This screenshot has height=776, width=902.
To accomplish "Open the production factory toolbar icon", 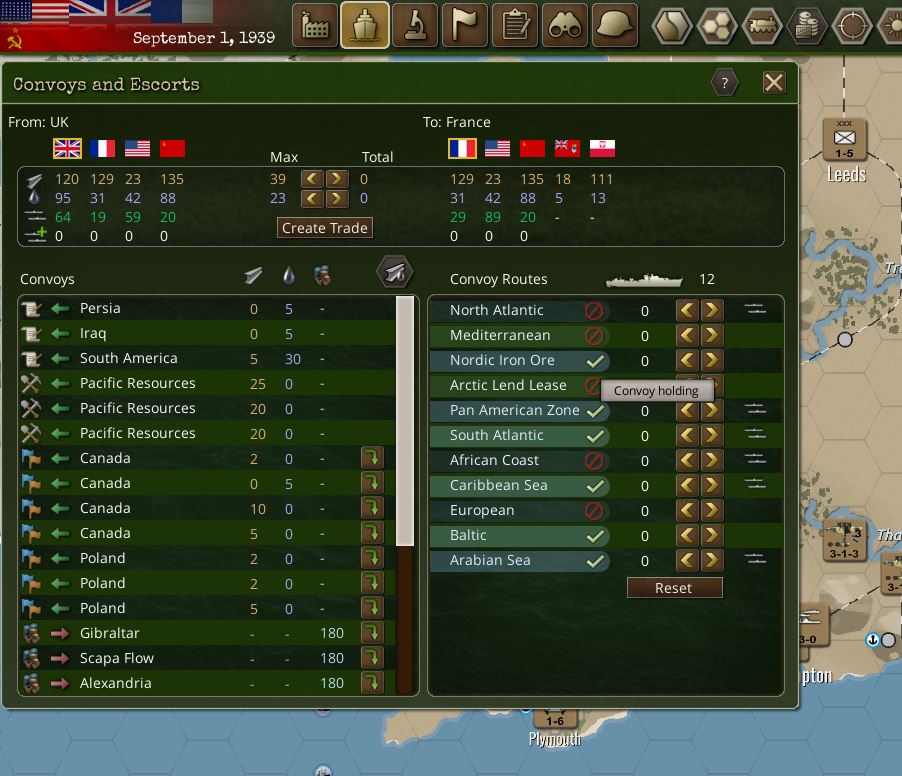I will tap(315, 26).
